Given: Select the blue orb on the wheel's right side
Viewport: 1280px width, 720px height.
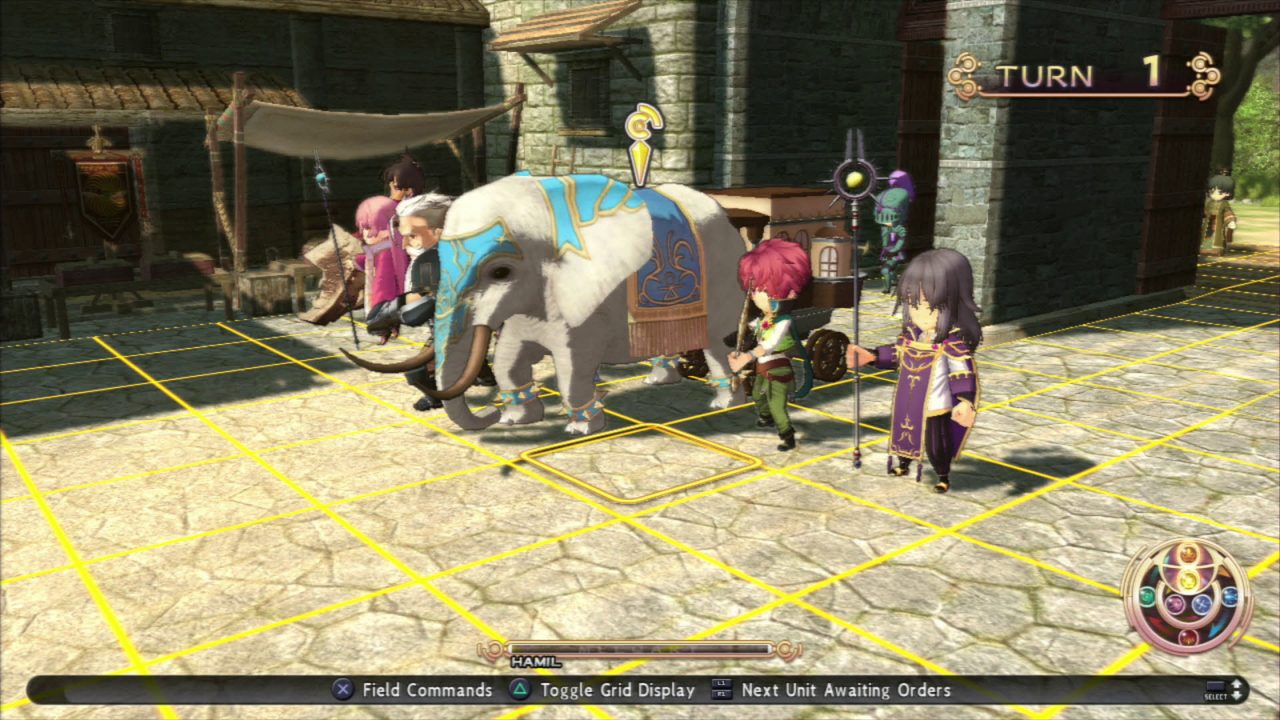Looking at the screenshot, I should [x=1229, y=596].
